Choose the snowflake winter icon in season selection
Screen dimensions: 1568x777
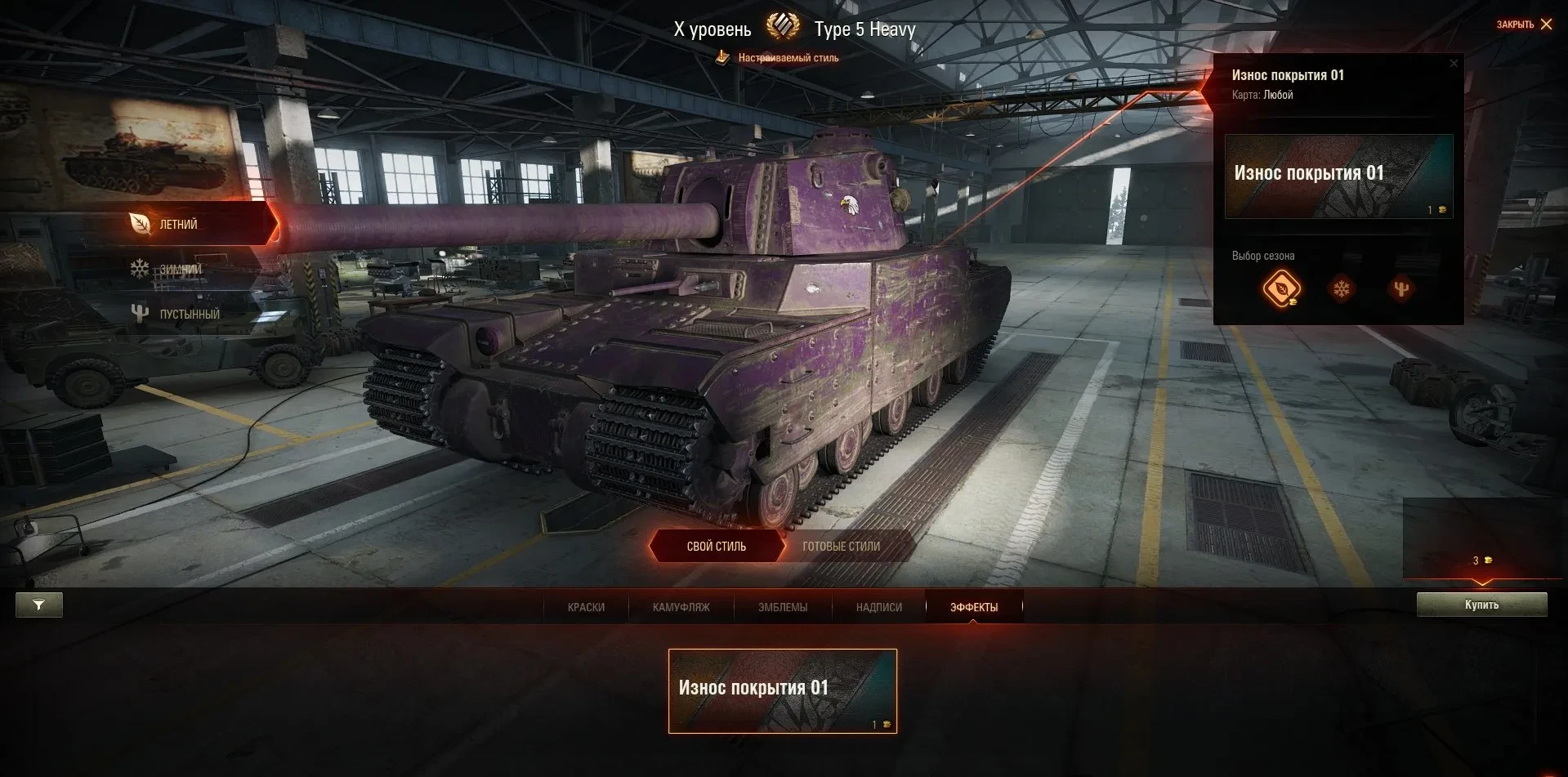coord(1341,288)
